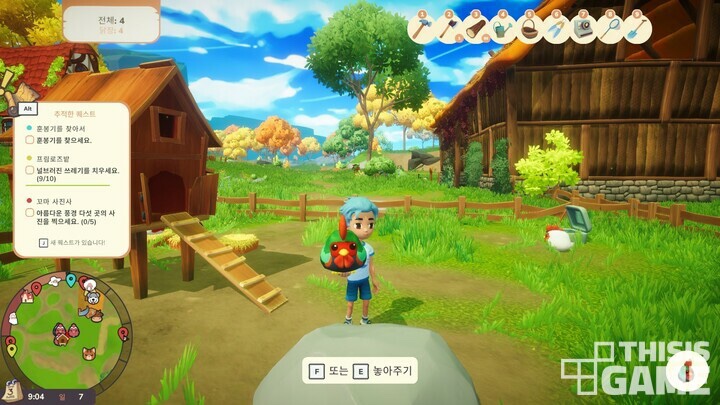Select the hammer tool in the hotbar
720x405 pixels.
tap(422, 30)
